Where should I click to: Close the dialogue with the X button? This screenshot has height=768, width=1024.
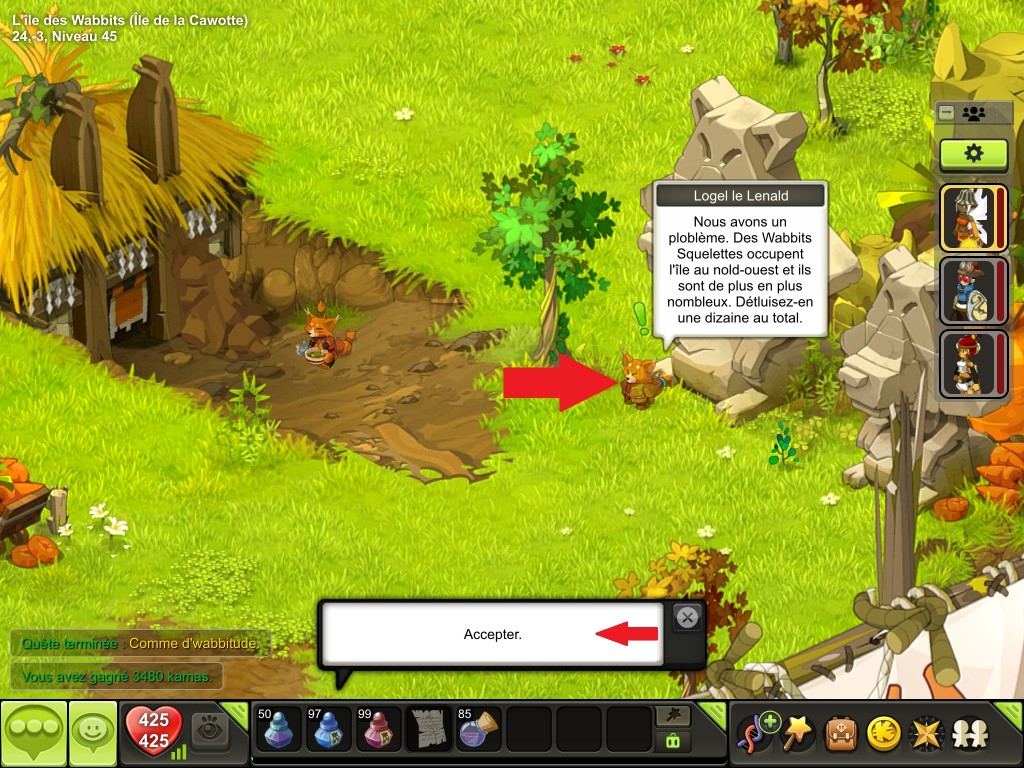tap(687, 618)
